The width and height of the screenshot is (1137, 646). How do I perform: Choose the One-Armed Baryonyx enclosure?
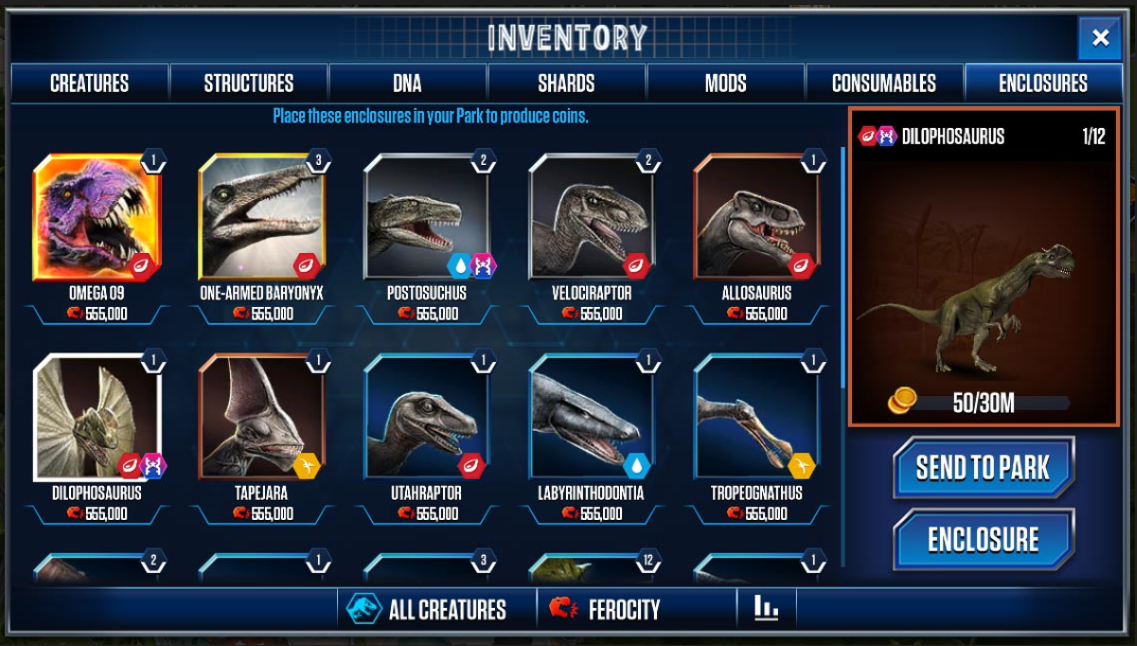tap(262, 218)
